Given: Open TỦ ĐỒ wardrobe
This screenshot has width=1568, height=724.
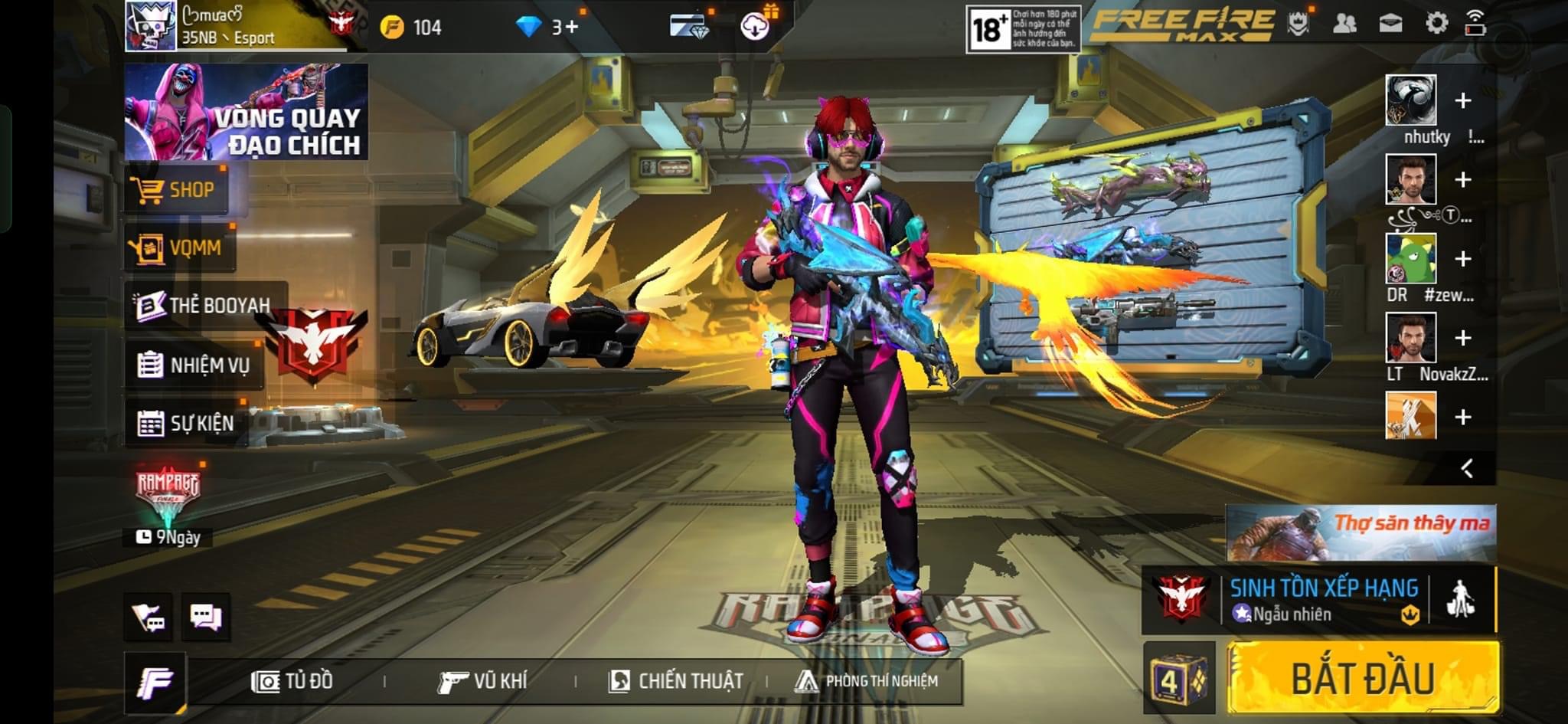Looking at the screenshot, I should click(x=292, y=681).
